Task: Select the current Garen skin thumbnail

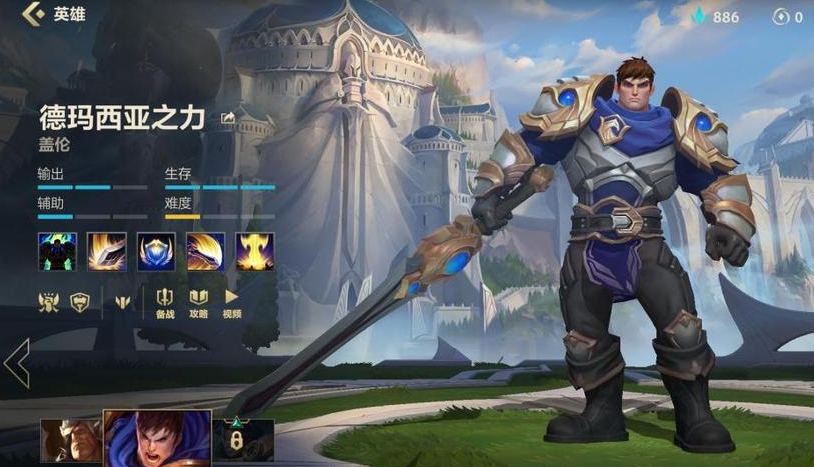Action: 157,438
